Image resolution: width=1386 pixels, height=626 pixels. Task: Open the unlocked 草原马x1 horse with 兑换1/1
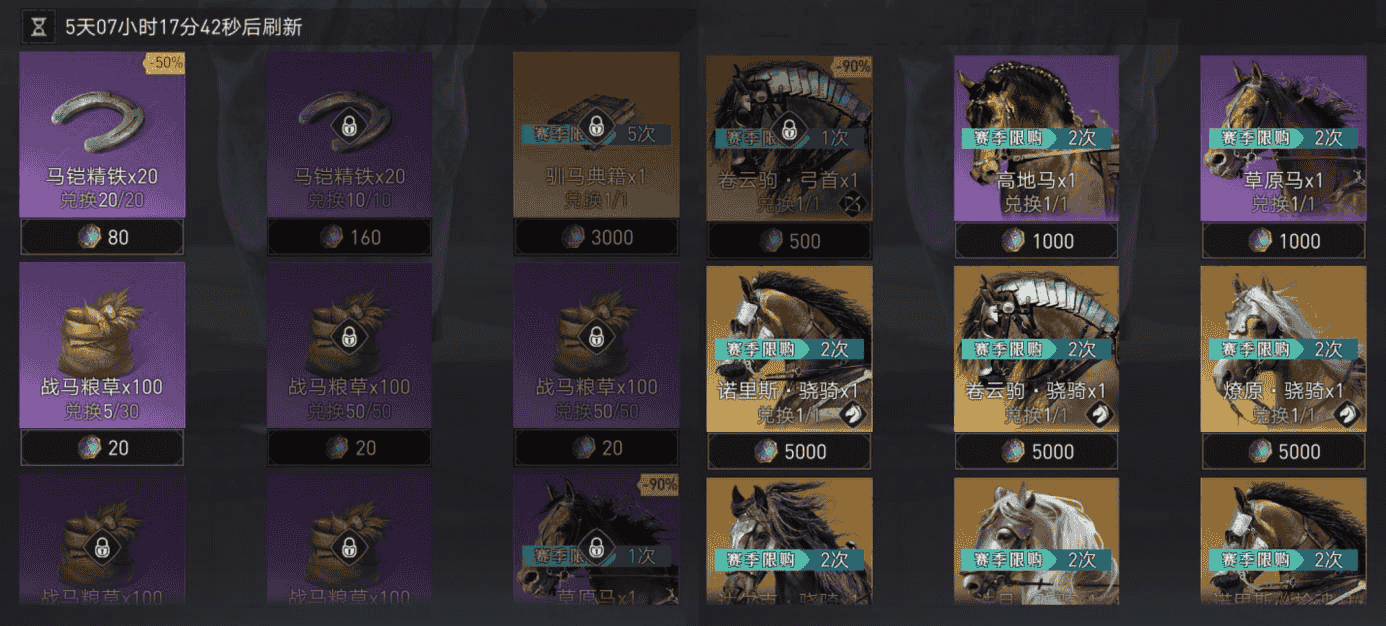(1283, 138)
